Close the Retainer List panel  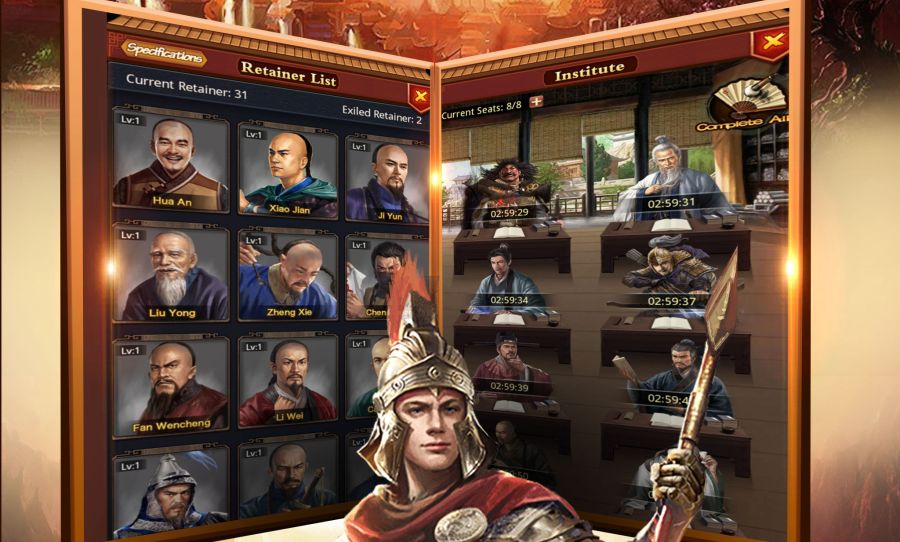click(420, 97)
